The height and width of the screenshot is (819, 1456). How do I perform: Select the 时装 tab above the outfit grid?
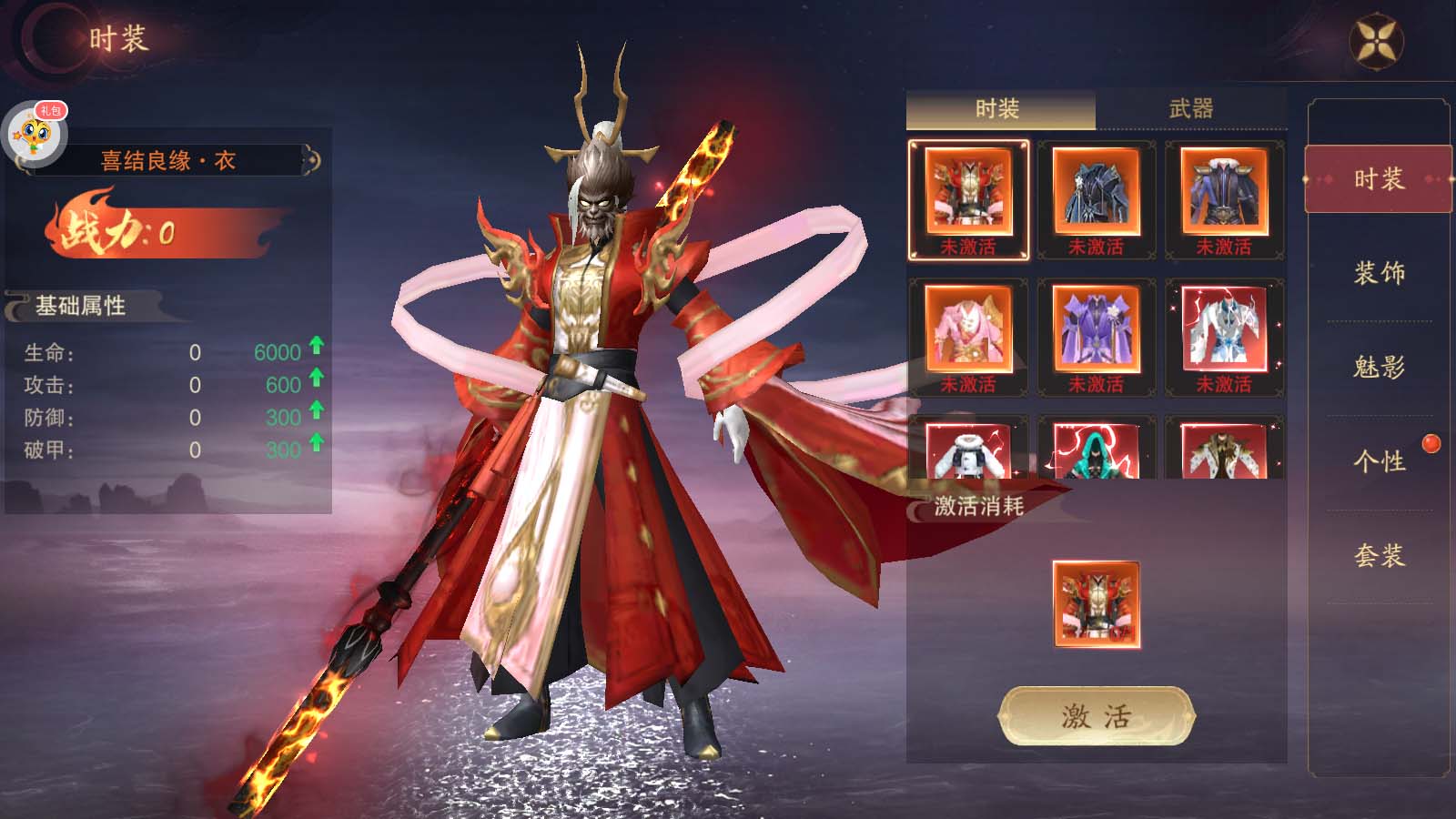pos(997,109)
